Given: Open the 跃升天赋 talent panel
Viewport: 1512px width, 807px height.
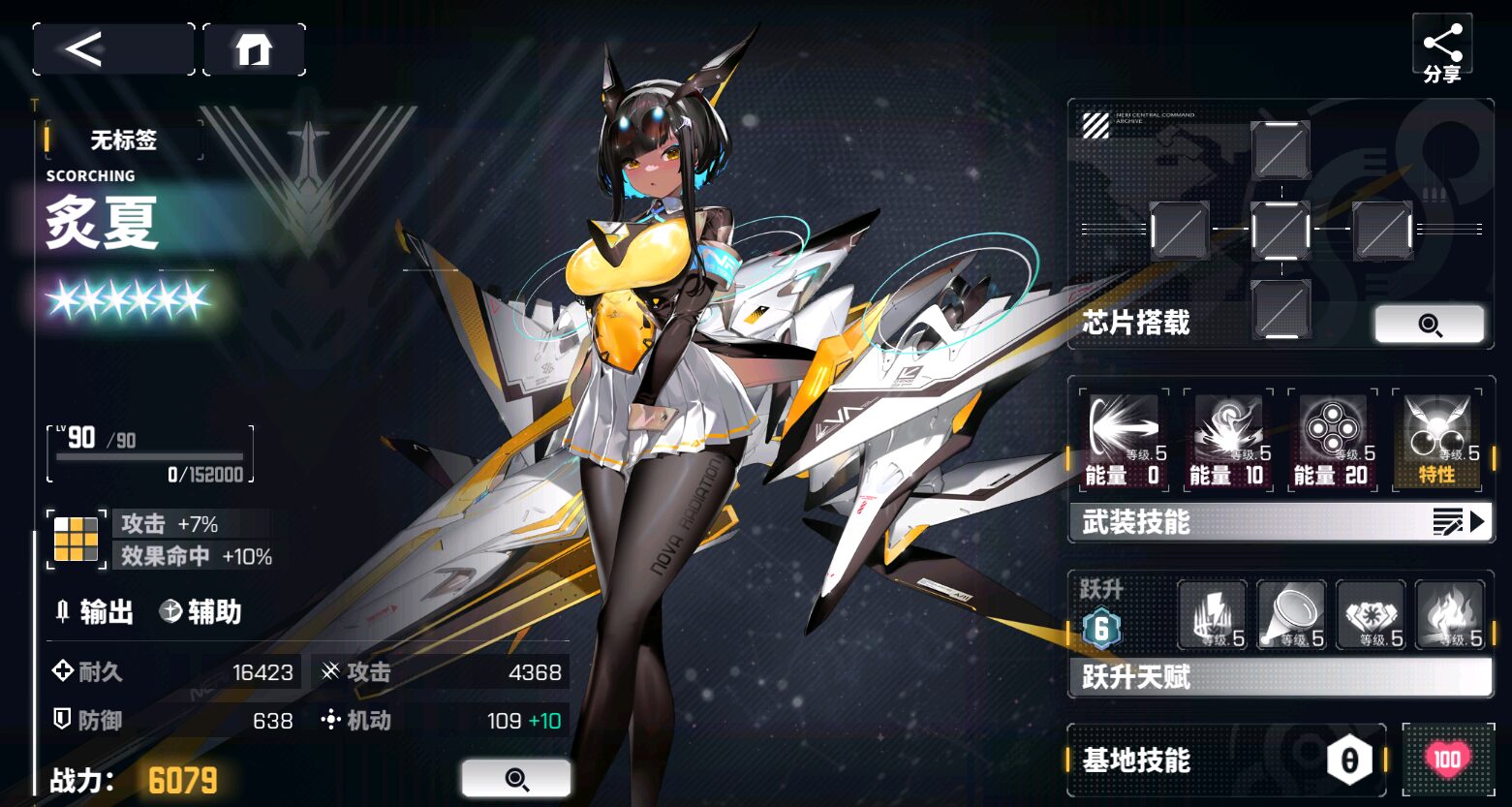Looking at the screenshot, I should coord(1281,677).
